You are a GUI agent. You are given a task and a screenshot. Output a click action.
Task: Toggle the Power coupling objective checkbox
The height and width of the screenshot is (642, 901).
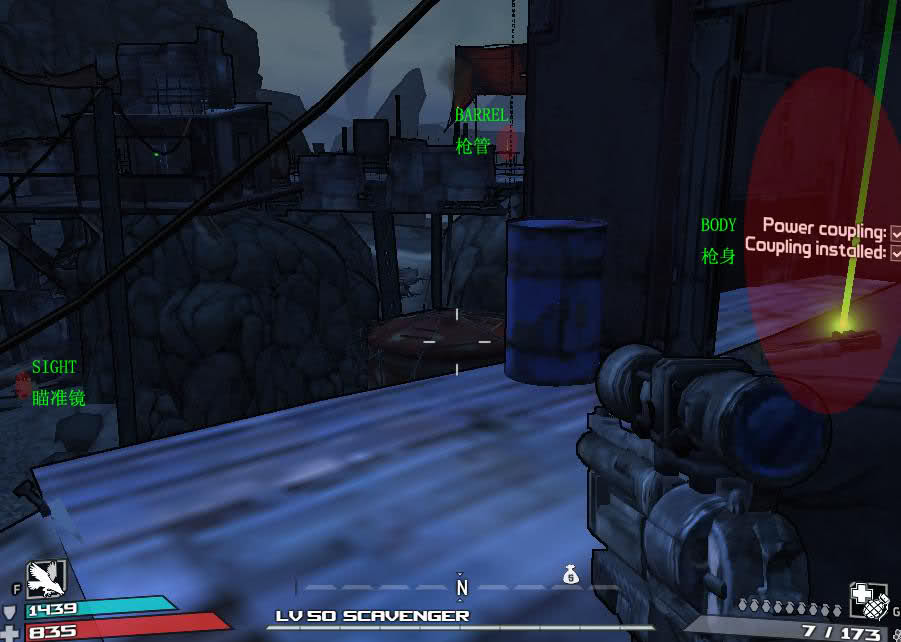(895, 232)
